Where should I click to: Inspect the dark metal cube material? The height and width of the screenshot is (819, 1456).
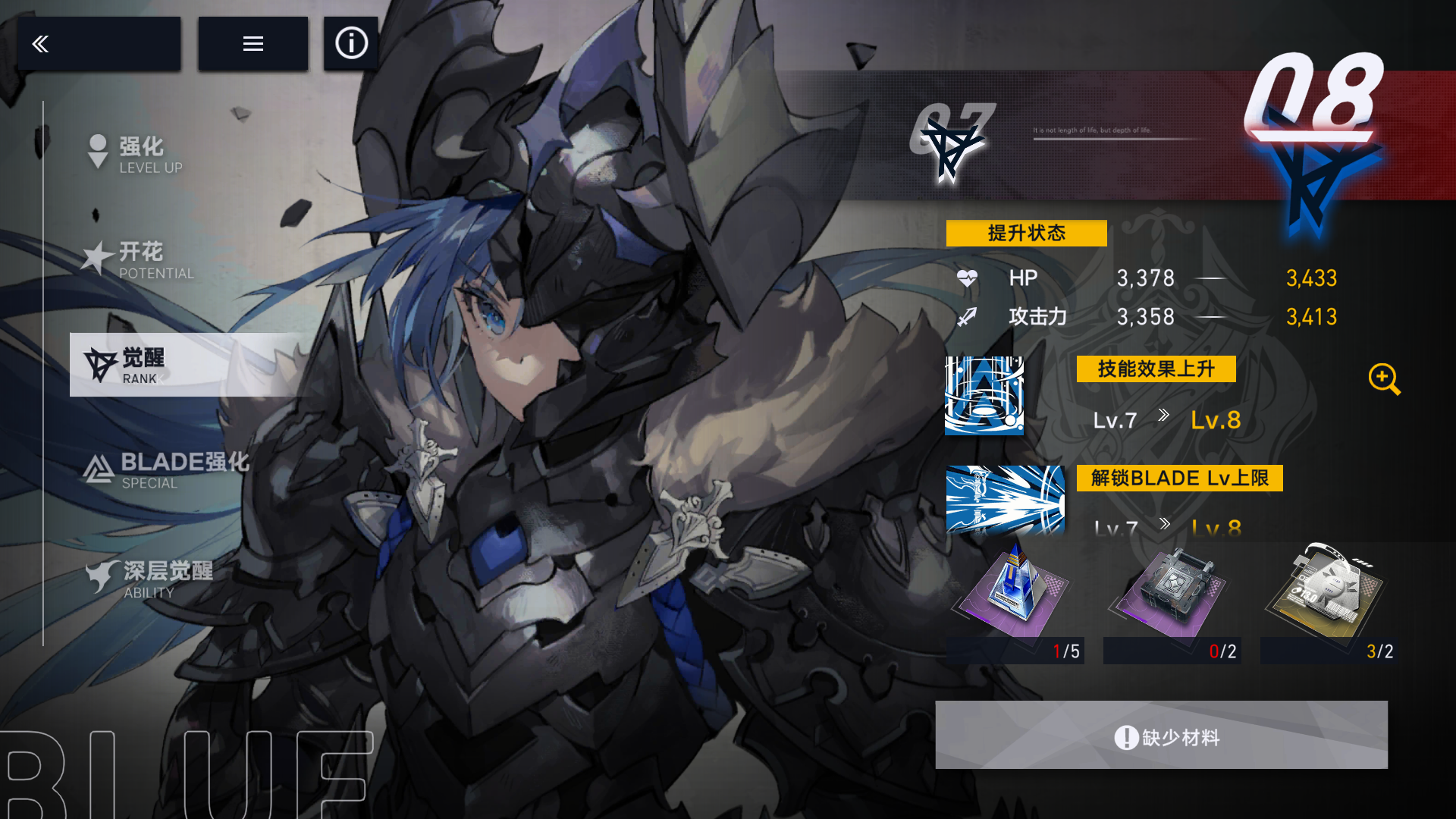click(x=1172, y=595)
